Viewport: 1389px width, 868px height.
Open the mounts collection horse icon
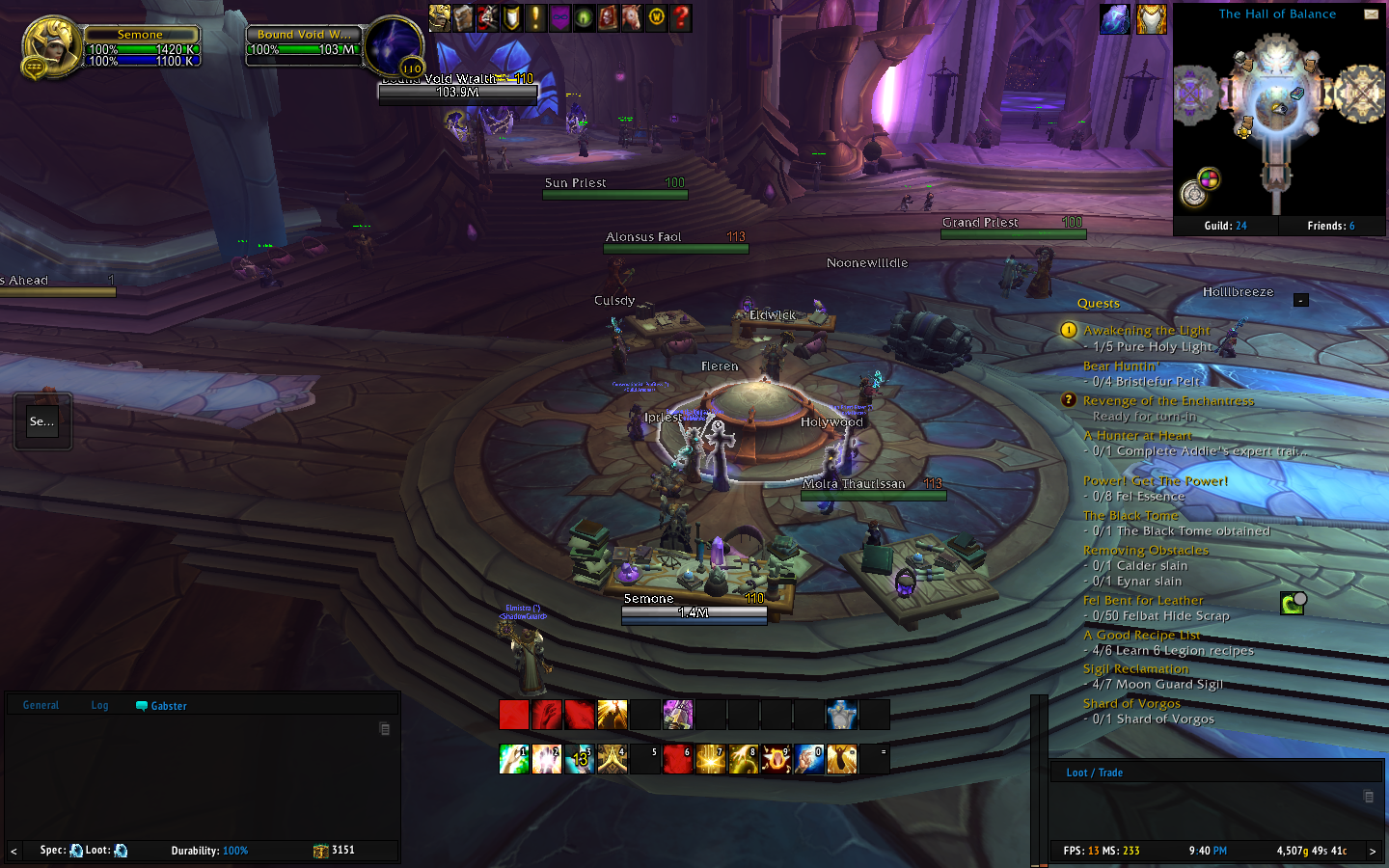coord(632,17)
